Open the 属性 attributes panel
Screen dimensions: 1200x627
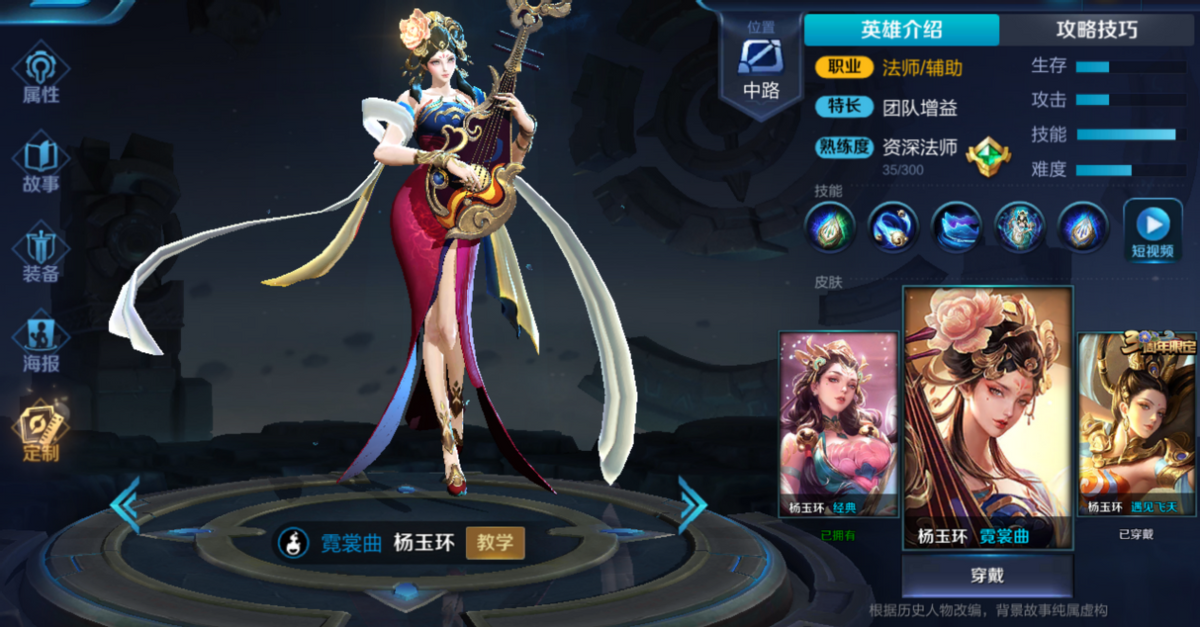click(41, 75)
